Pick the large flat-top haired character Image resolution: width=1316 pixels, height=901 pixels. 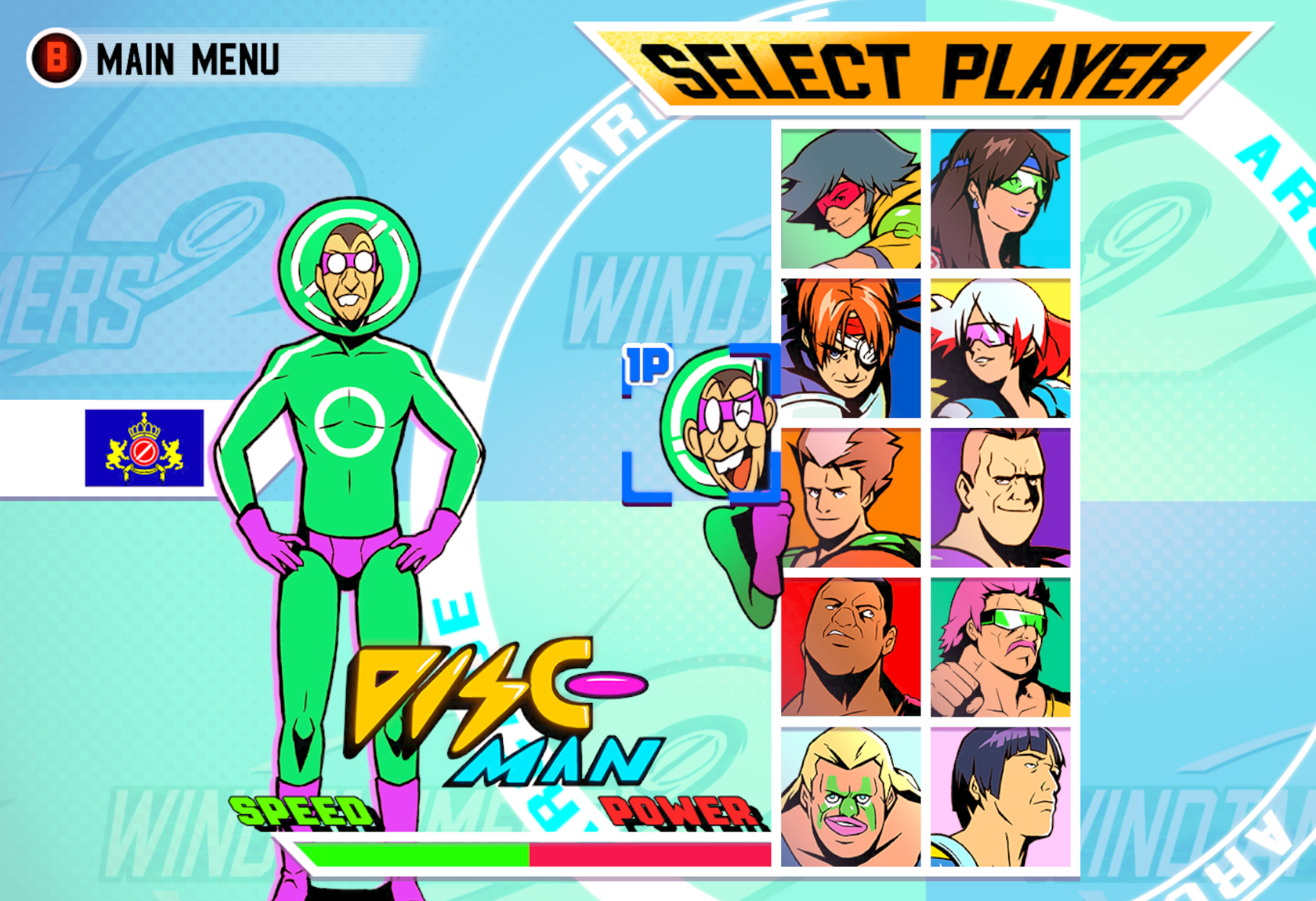pos(1000,495)
